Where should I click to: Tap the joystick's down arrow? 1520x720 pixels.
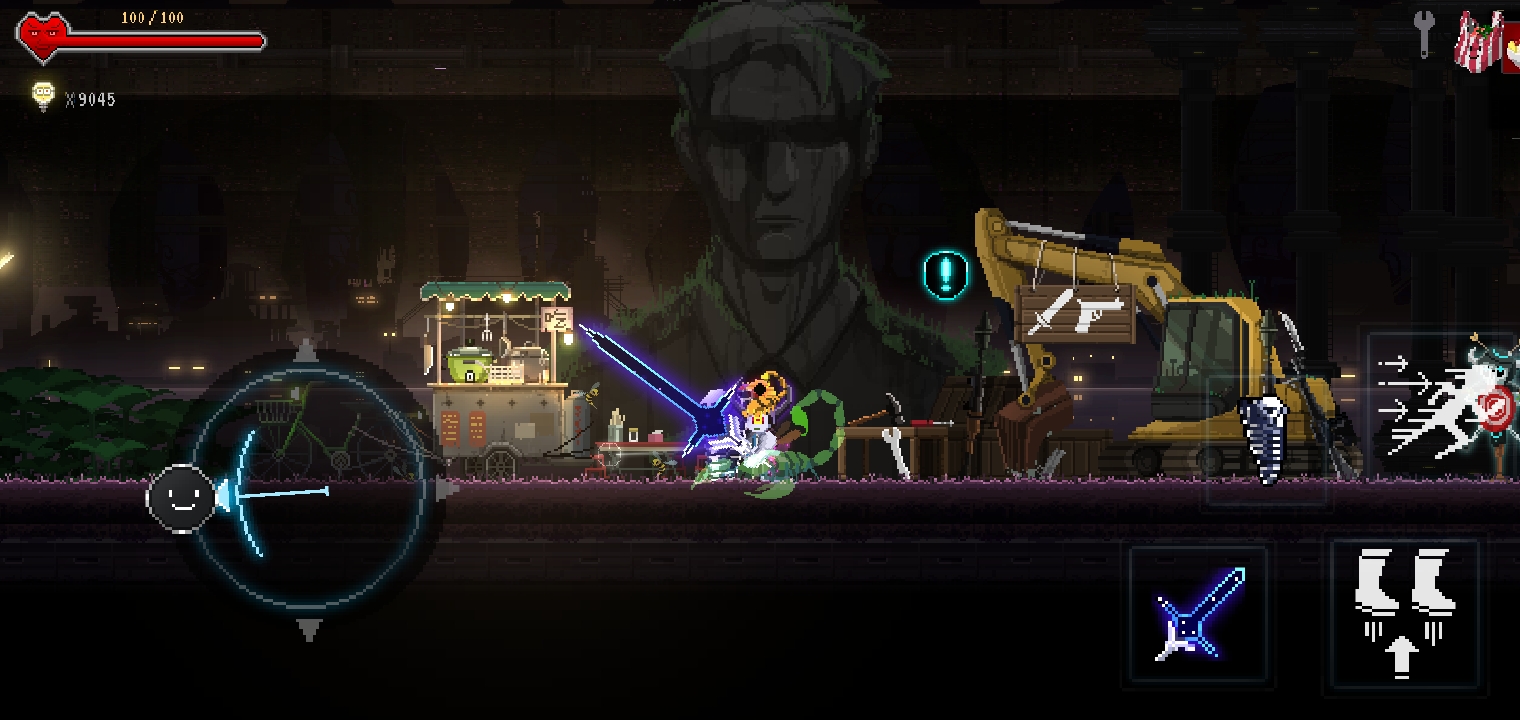309,630
